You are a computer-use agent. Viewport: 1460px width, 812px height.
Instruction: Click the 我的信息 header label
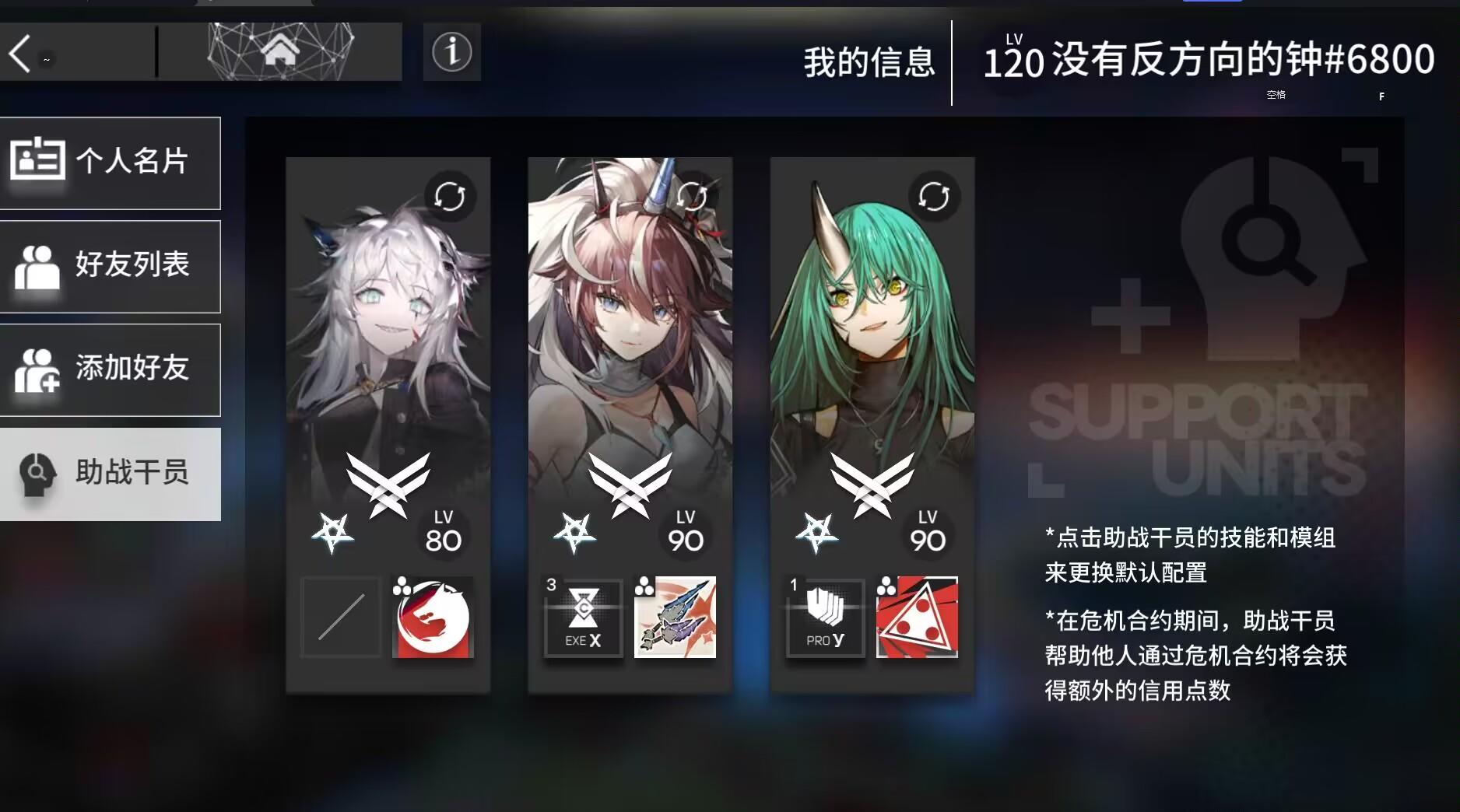(x=870, y=62)
